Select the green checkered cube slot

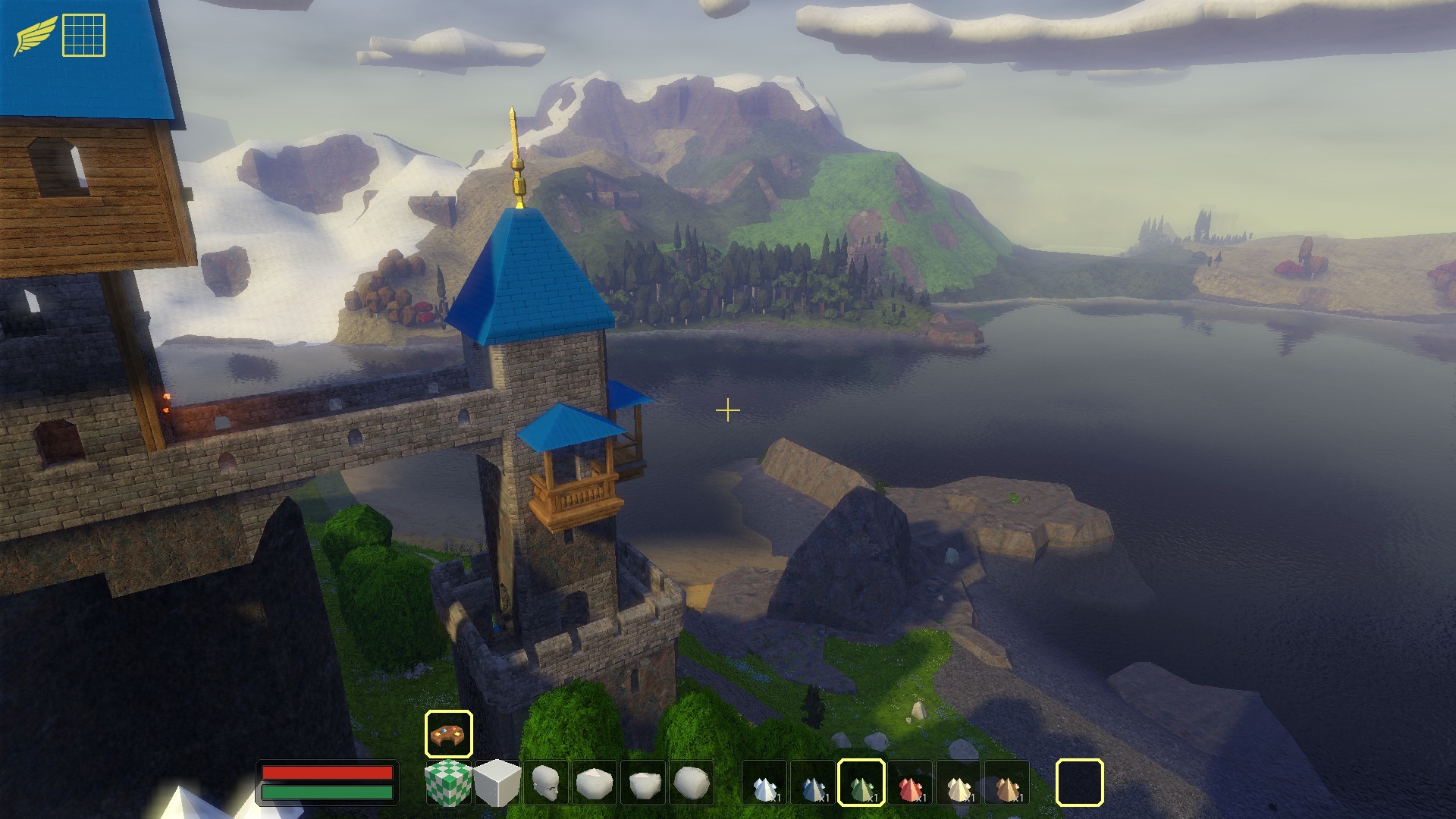point(449,783)
